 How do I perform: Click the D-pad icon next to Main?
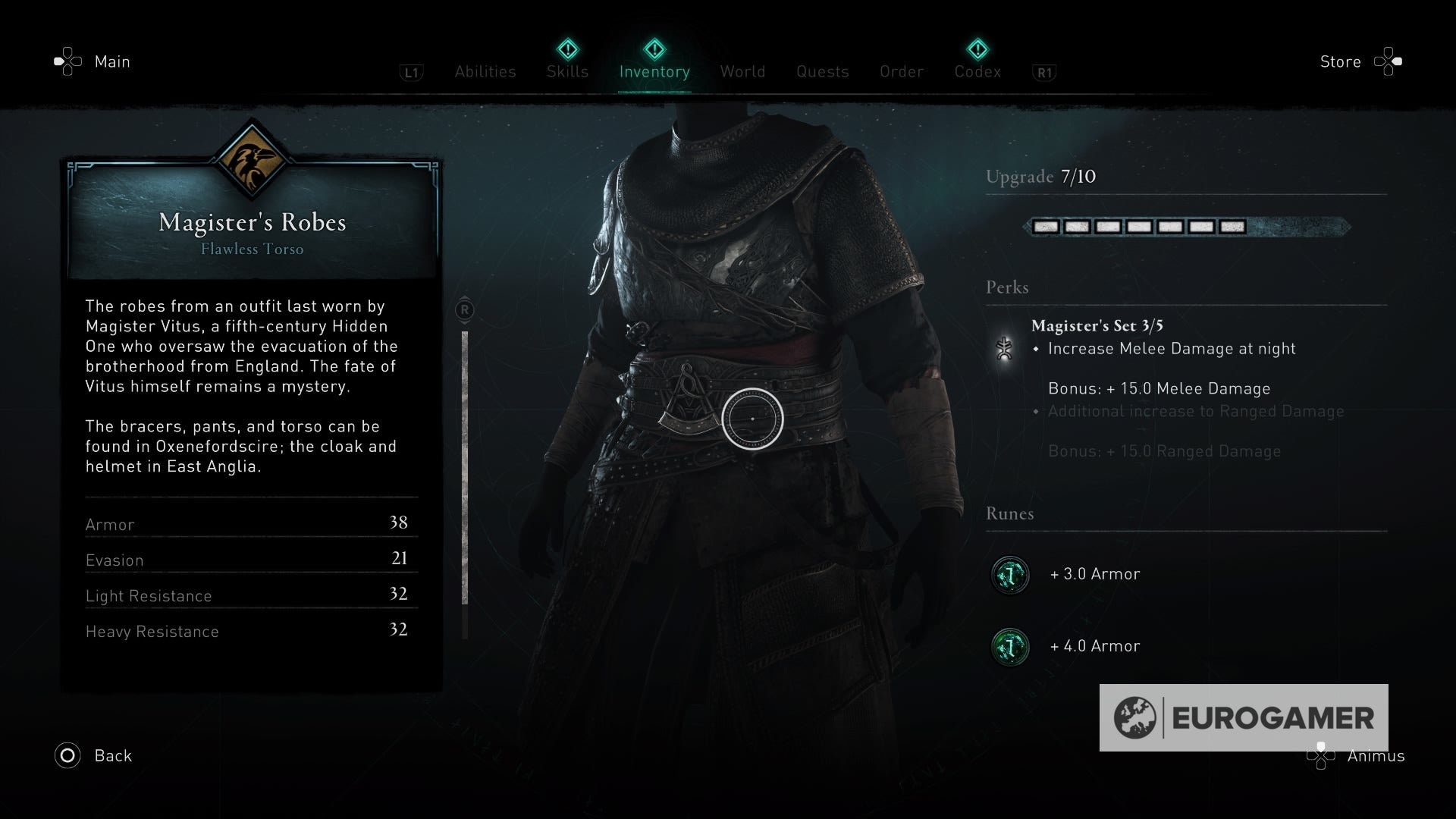pyautogui.click(x=67, y=61)
